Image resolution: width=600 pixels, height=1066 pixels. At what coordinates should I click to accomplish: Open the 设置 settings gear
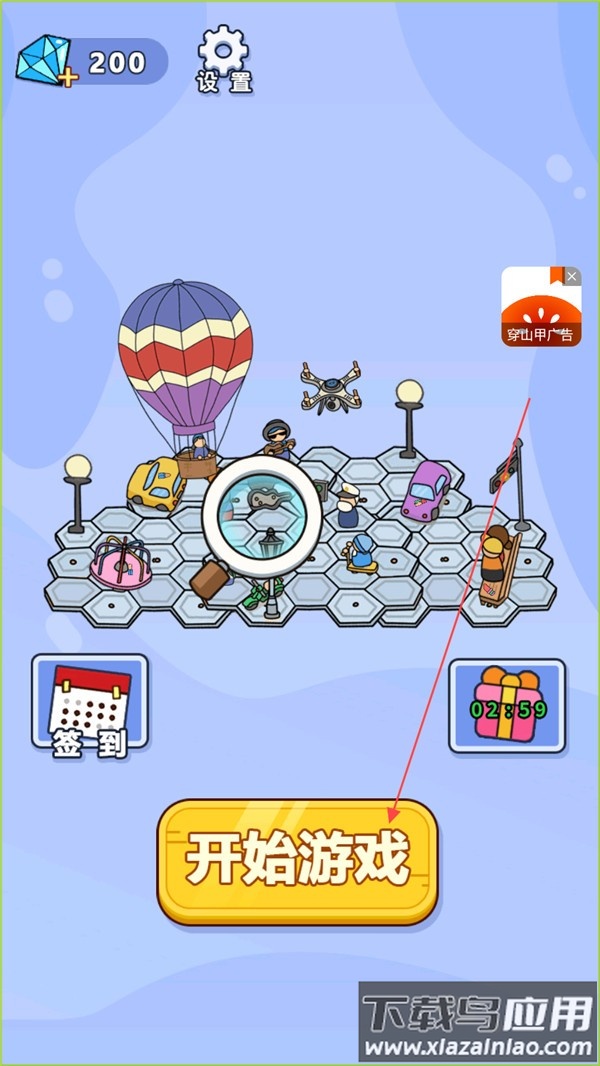[x=223, y=58]
